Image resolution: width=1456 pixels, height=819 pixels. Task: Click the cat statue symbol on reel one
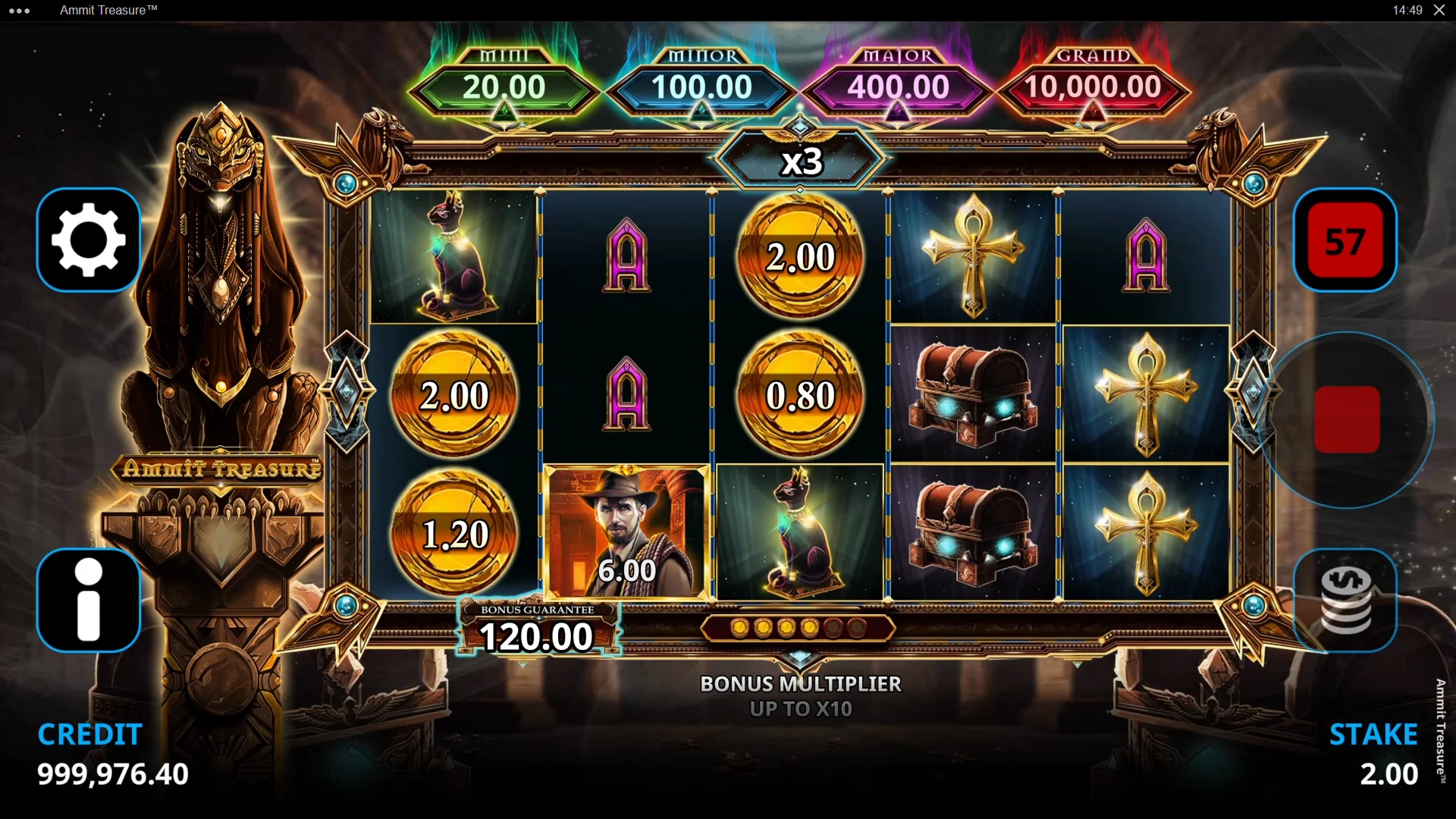tap(453, 258)
